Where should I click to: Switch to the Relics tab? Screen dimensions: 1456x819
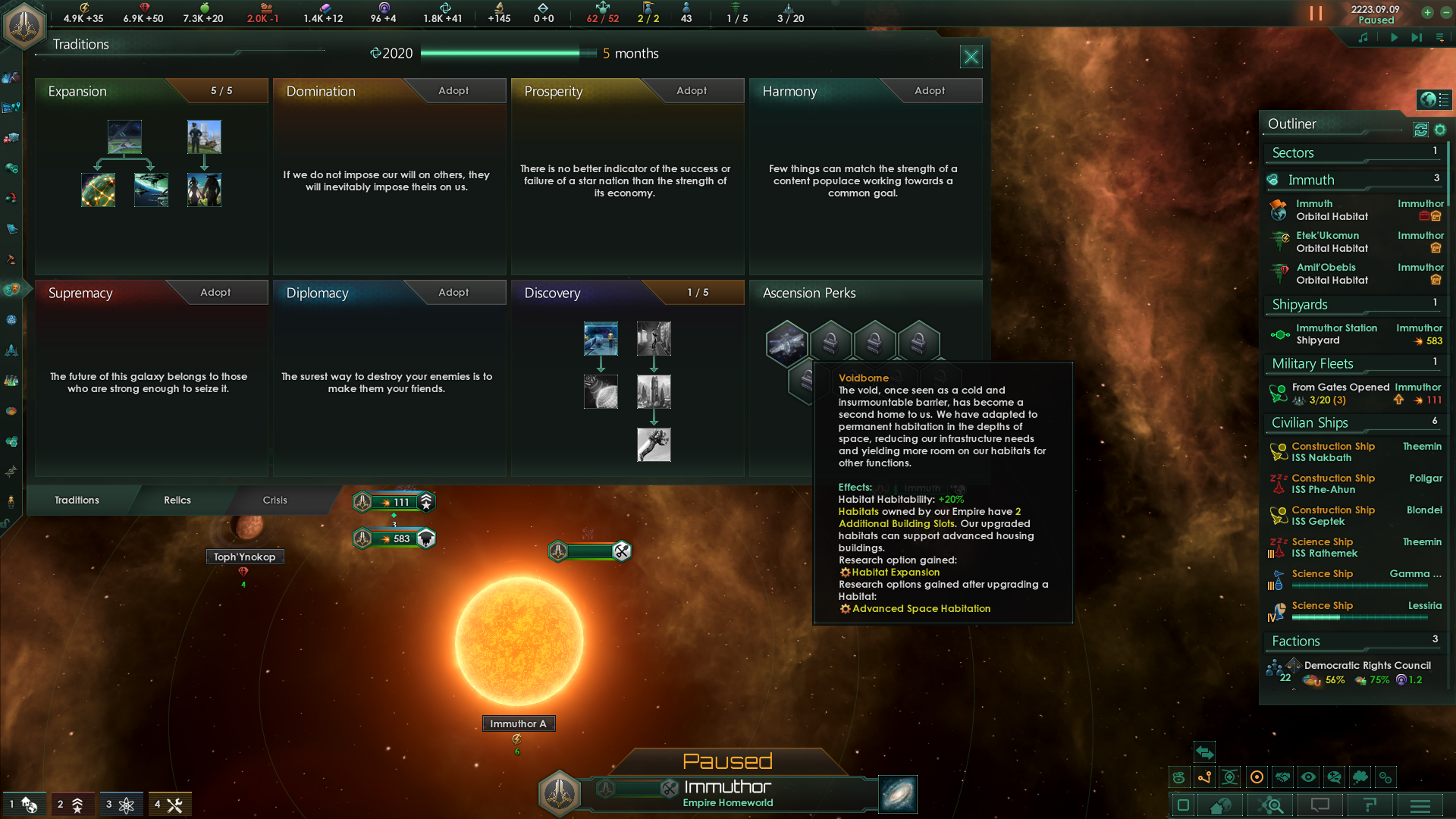pyautogui.click(x=177, y=500)
